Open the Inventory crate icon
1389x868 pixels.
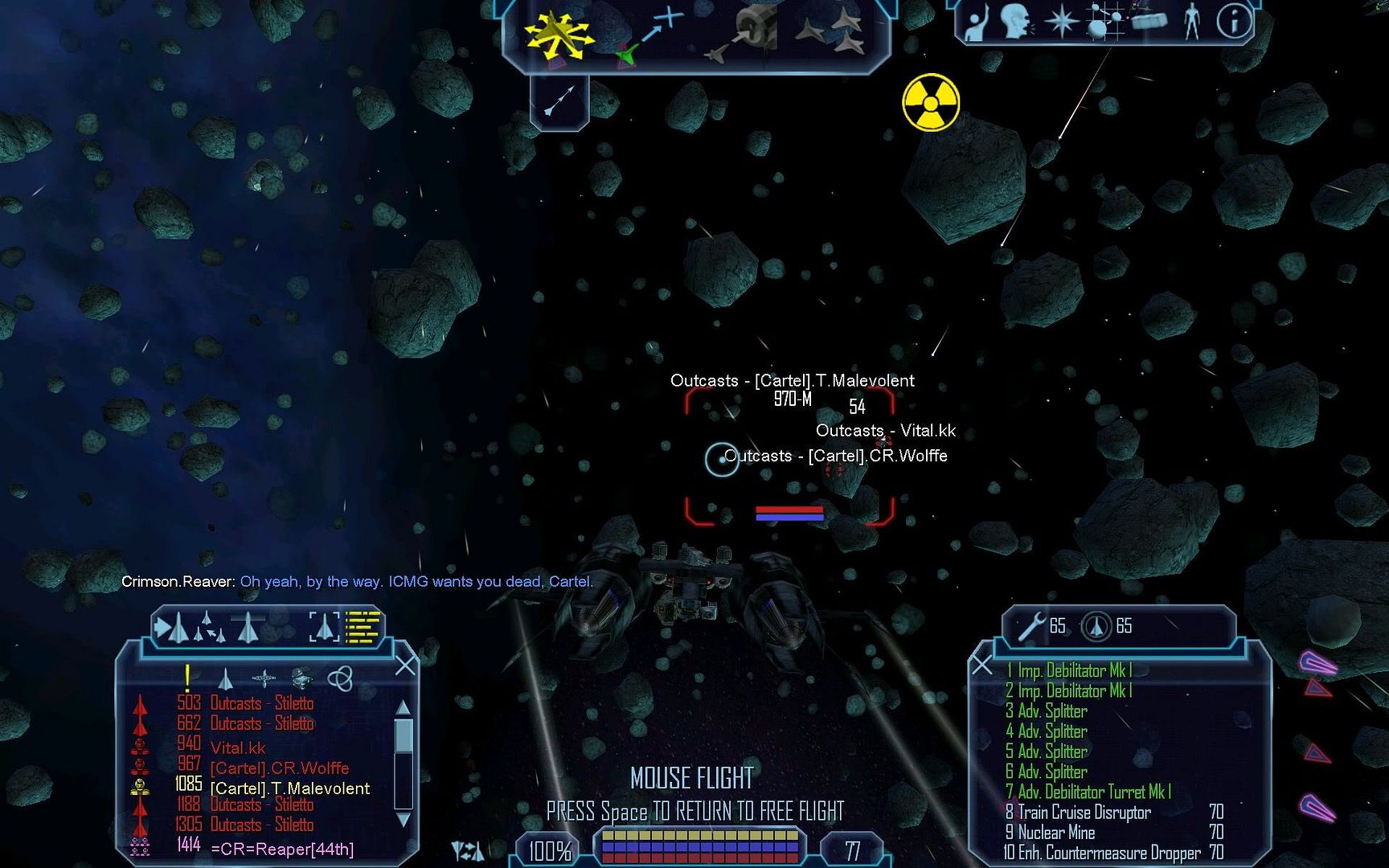(x=1148, y=20)
